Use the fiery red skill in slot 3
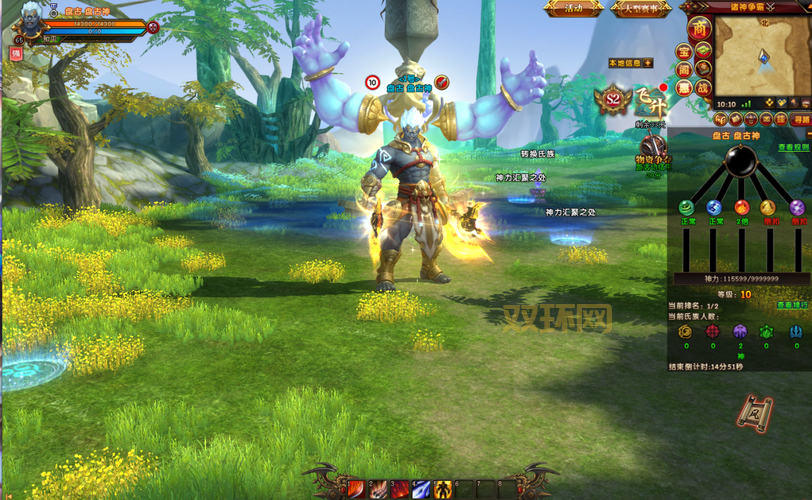Screen dimensions: 812x500 400,489
